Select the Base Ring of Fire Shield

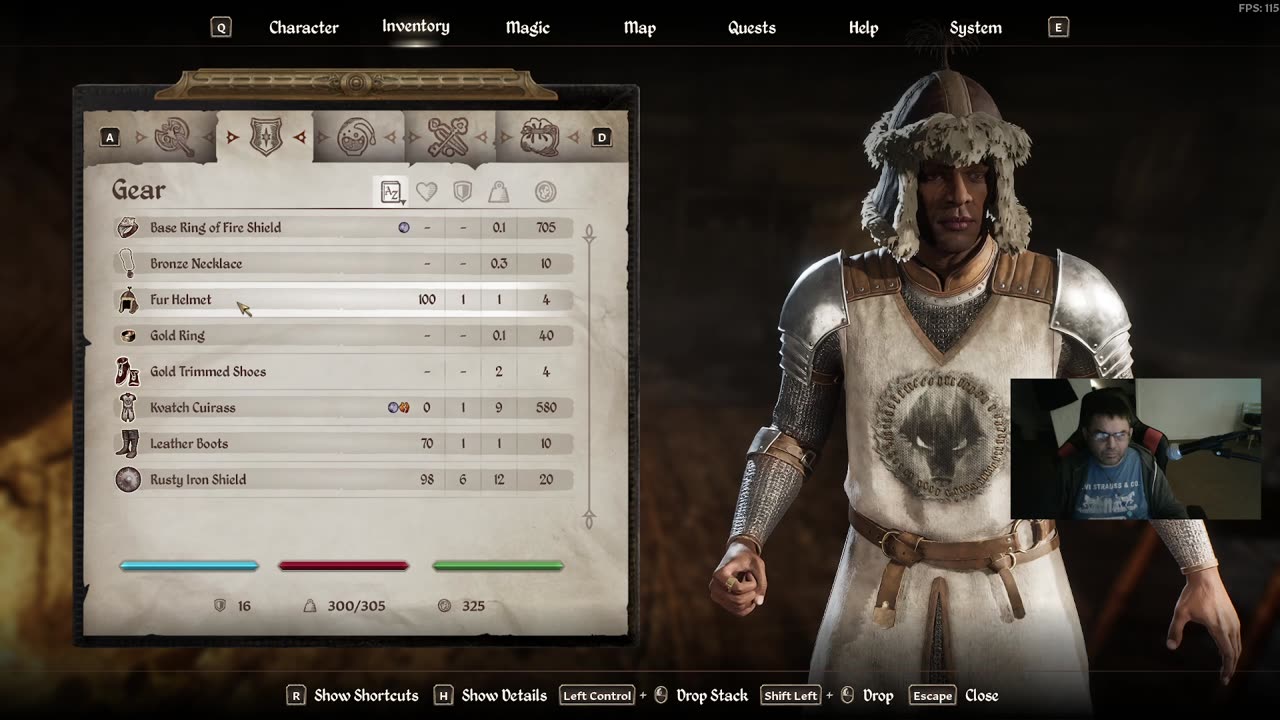pos(215,228)
